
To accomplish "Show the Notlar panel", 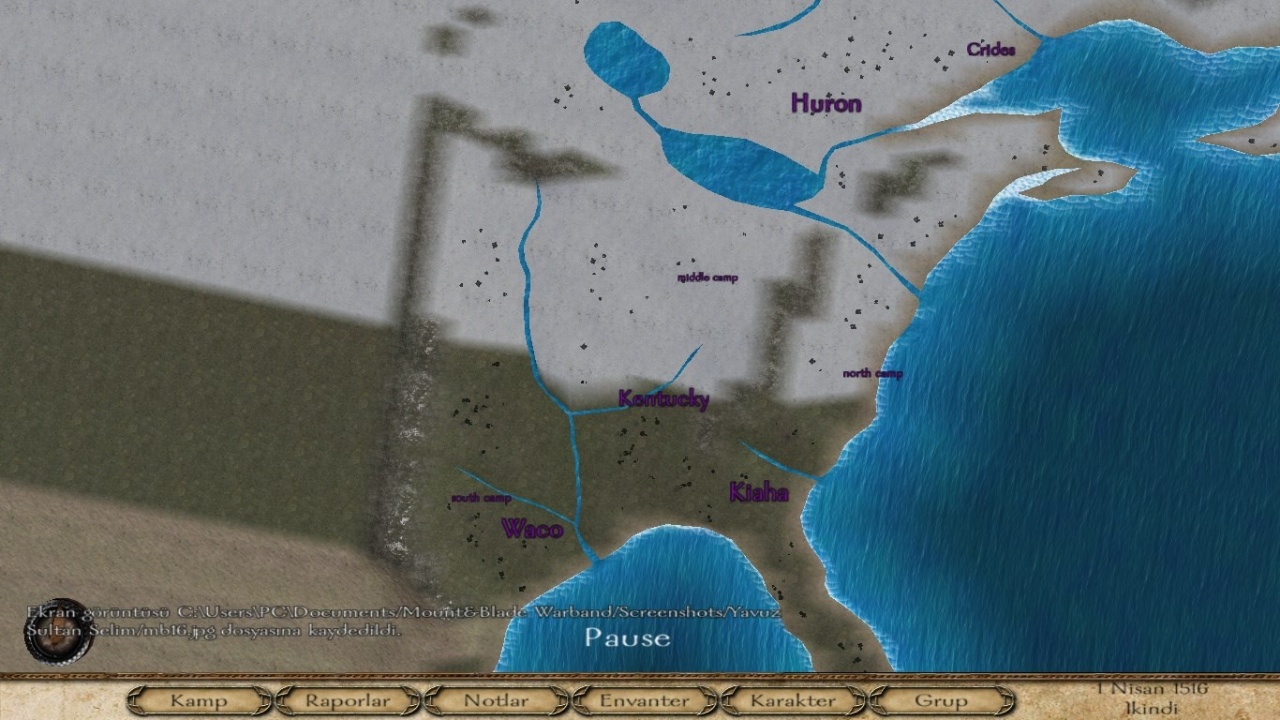I will click(496, 700).
